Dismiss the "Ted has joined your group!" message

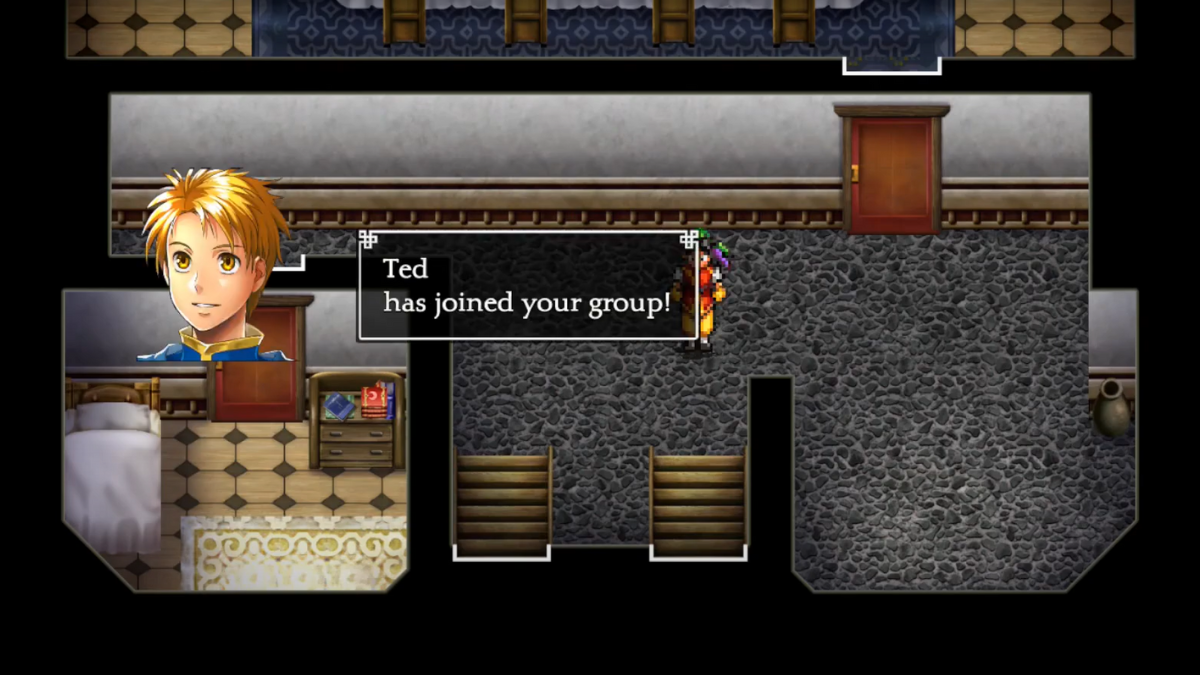coord(527,287)
